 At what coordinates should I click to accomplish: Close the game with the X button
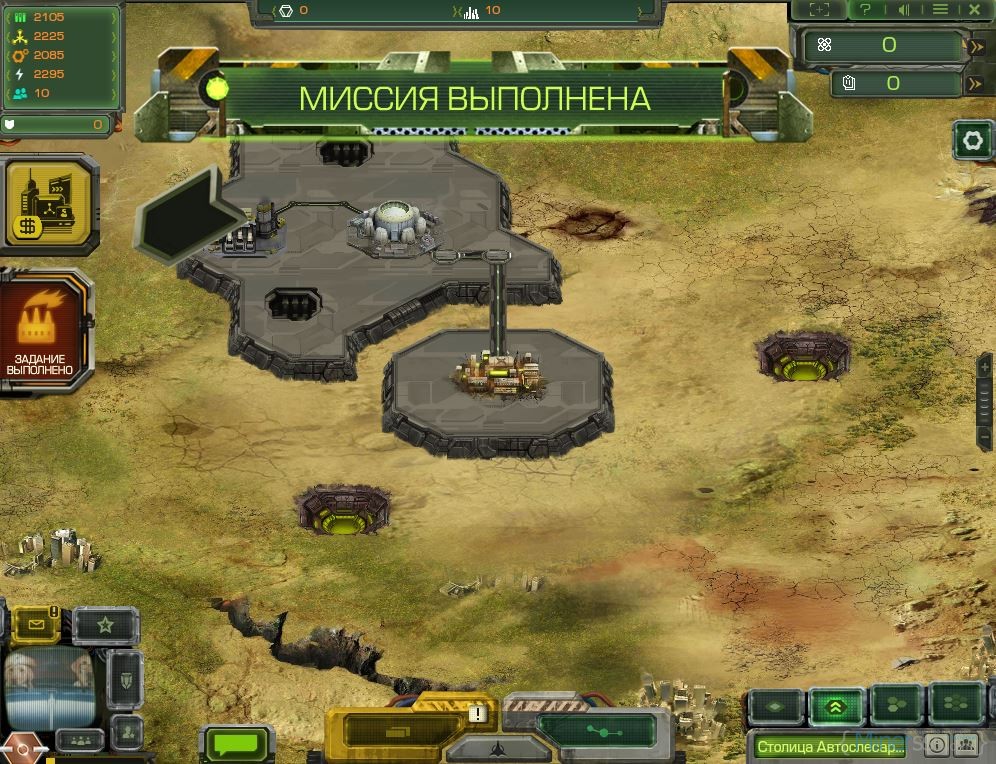975,10
